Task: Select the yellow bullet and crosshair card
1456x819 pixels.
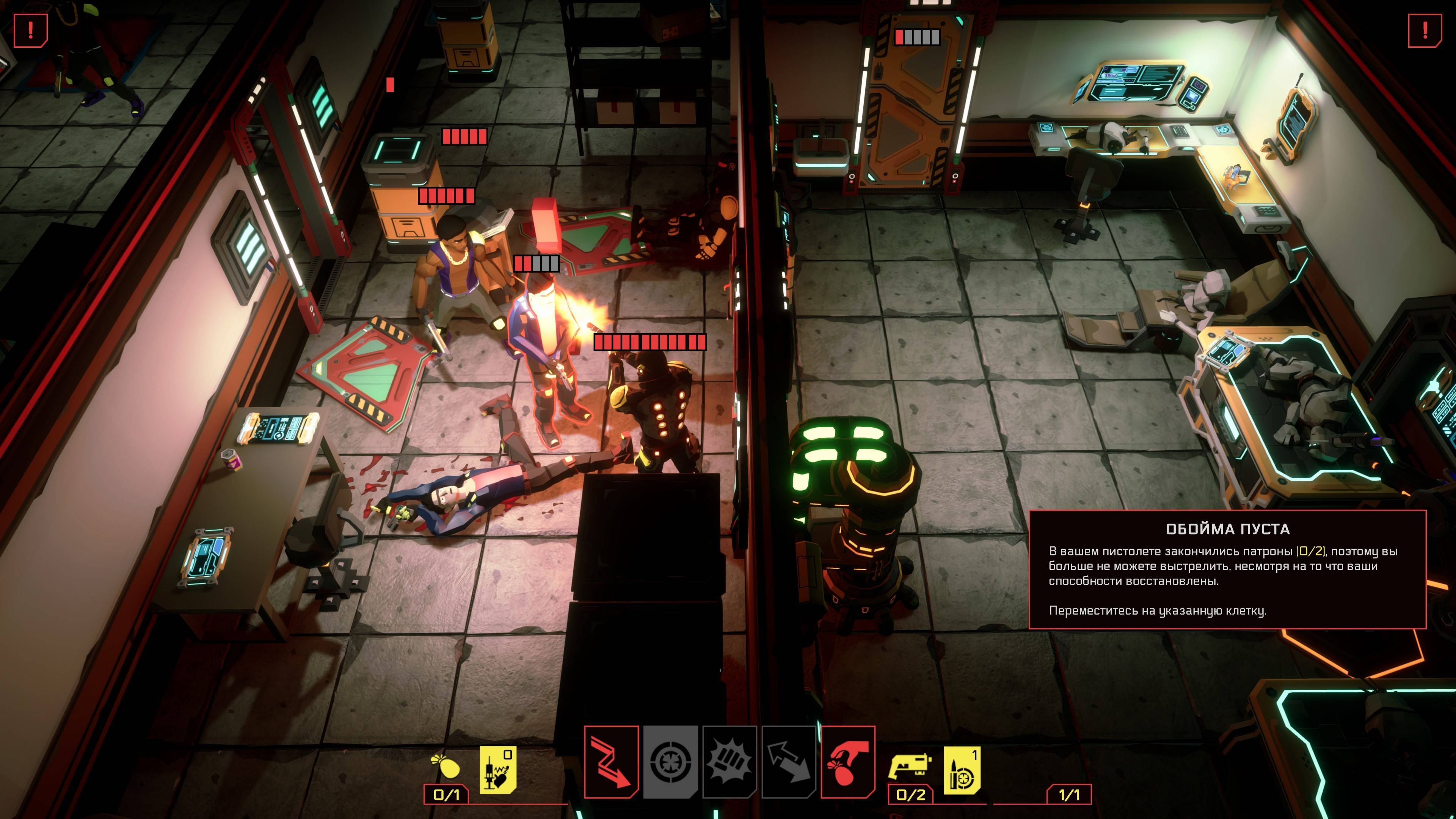Action: tap(962, 770)
